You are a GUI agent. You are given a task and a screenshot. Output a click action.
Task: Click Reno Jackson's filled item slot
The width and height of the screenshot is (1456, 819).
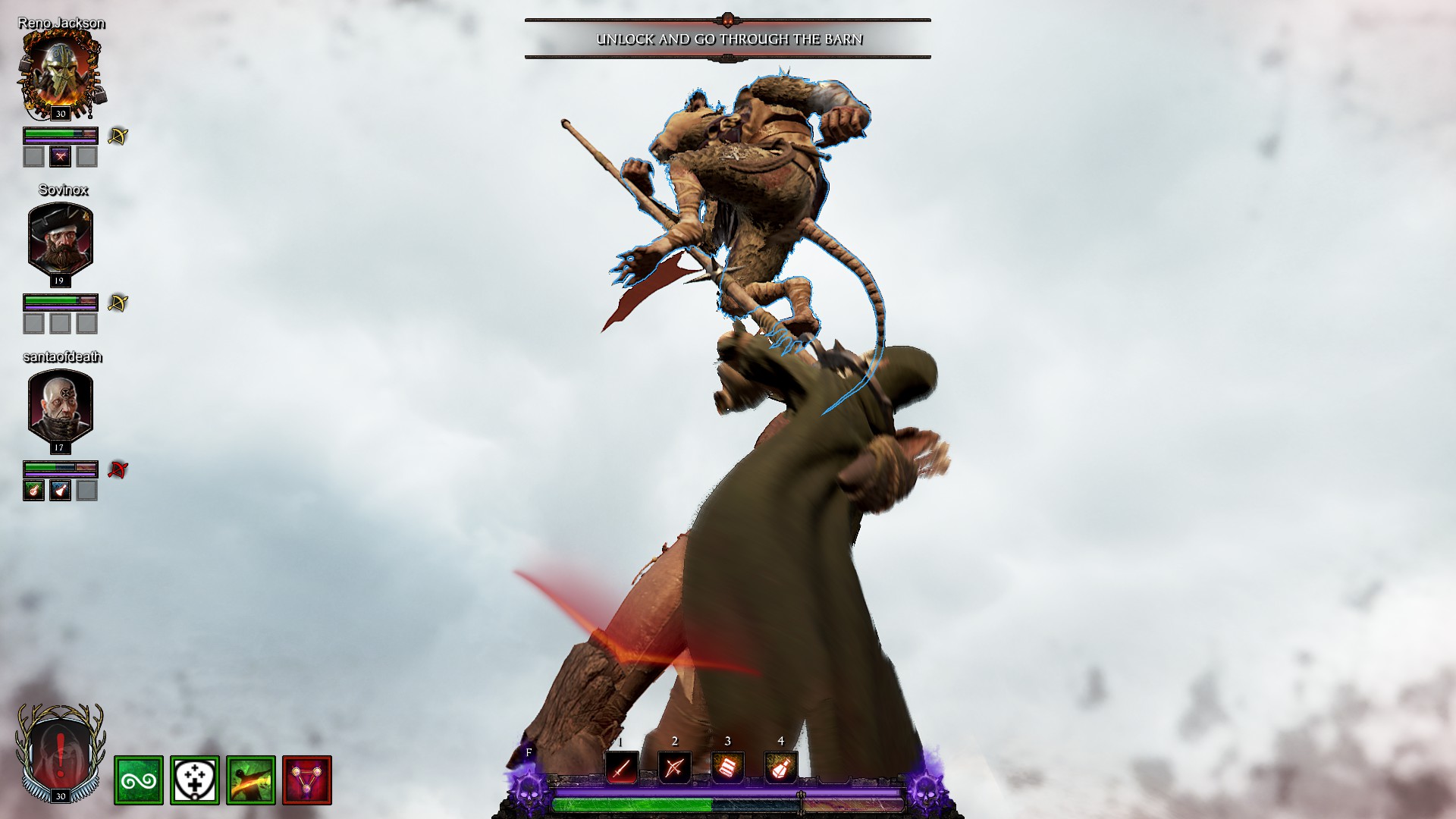[61, 157]
